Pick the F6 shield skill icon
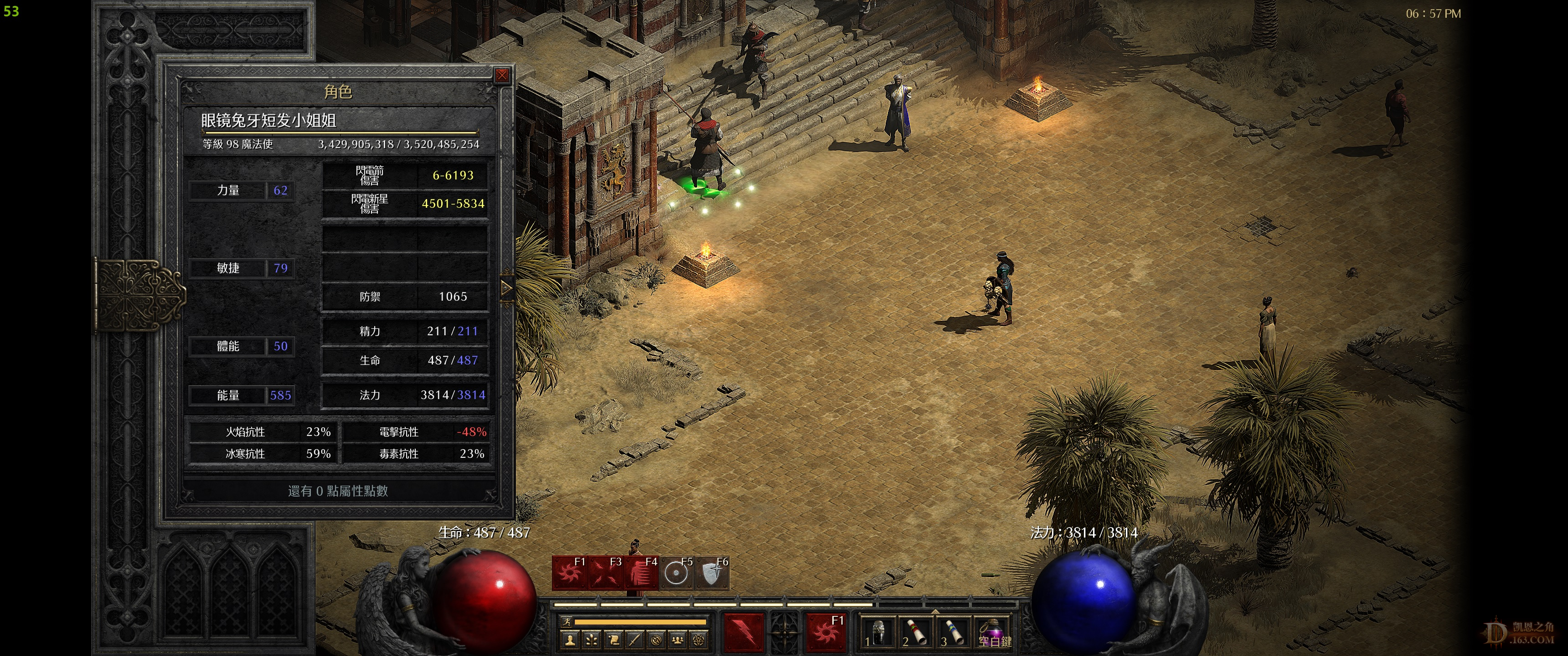 [711, 573]
